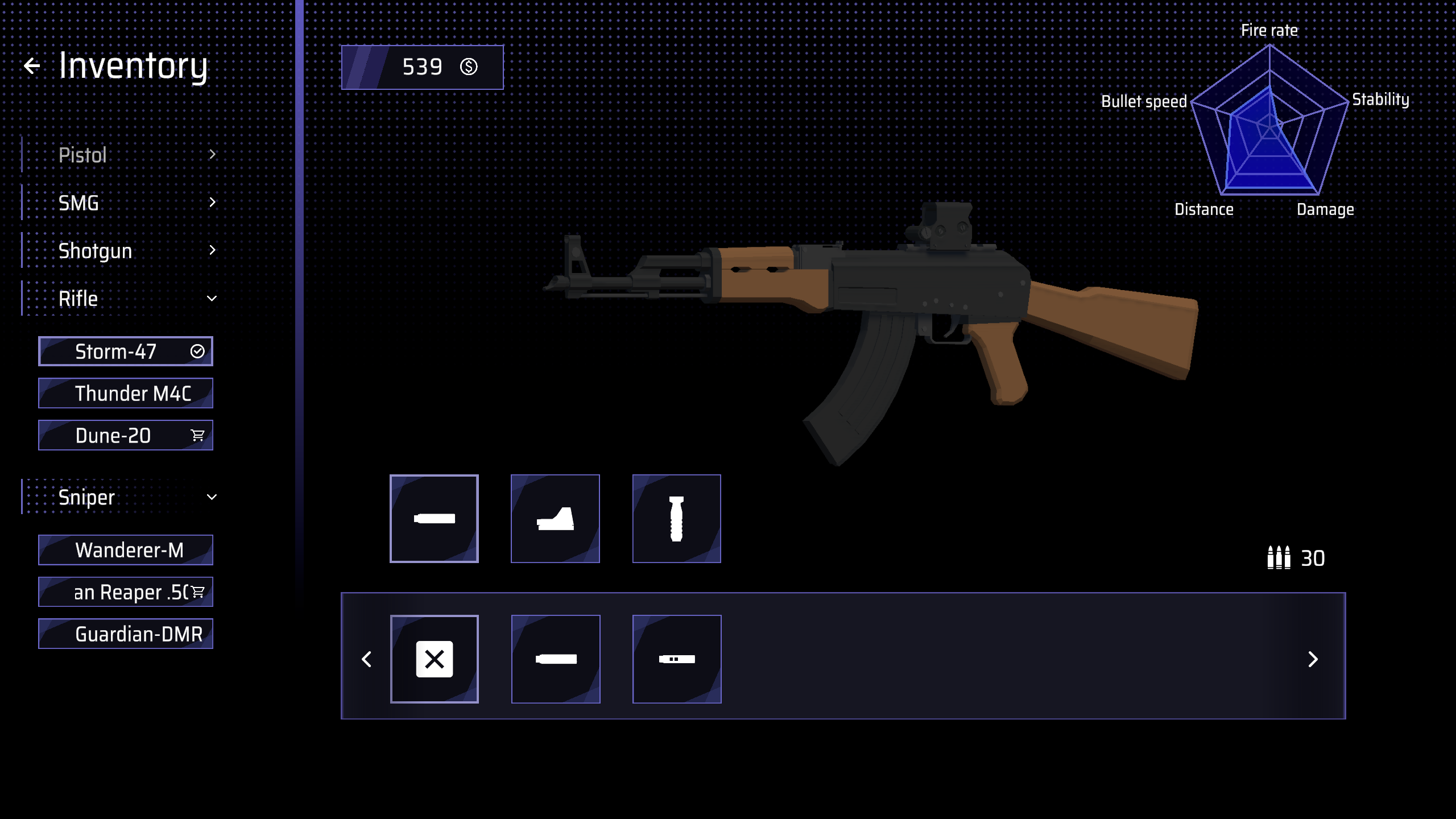The image size is (1456, 819).
Task: Select the flash hider attachment option
Action: click(676, 659)
